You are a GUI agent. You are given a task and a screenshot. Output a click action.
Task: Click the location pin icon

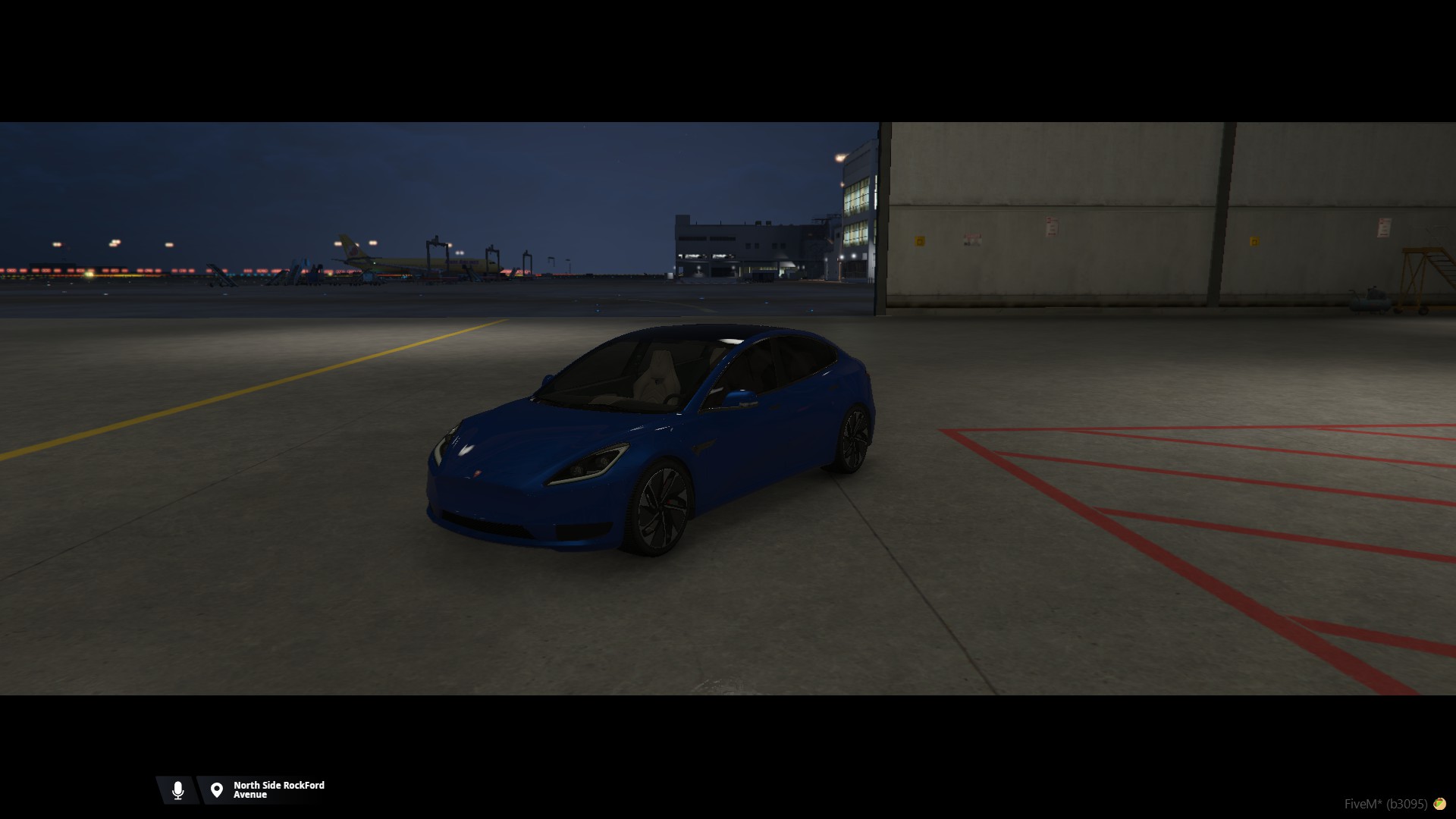217,790
